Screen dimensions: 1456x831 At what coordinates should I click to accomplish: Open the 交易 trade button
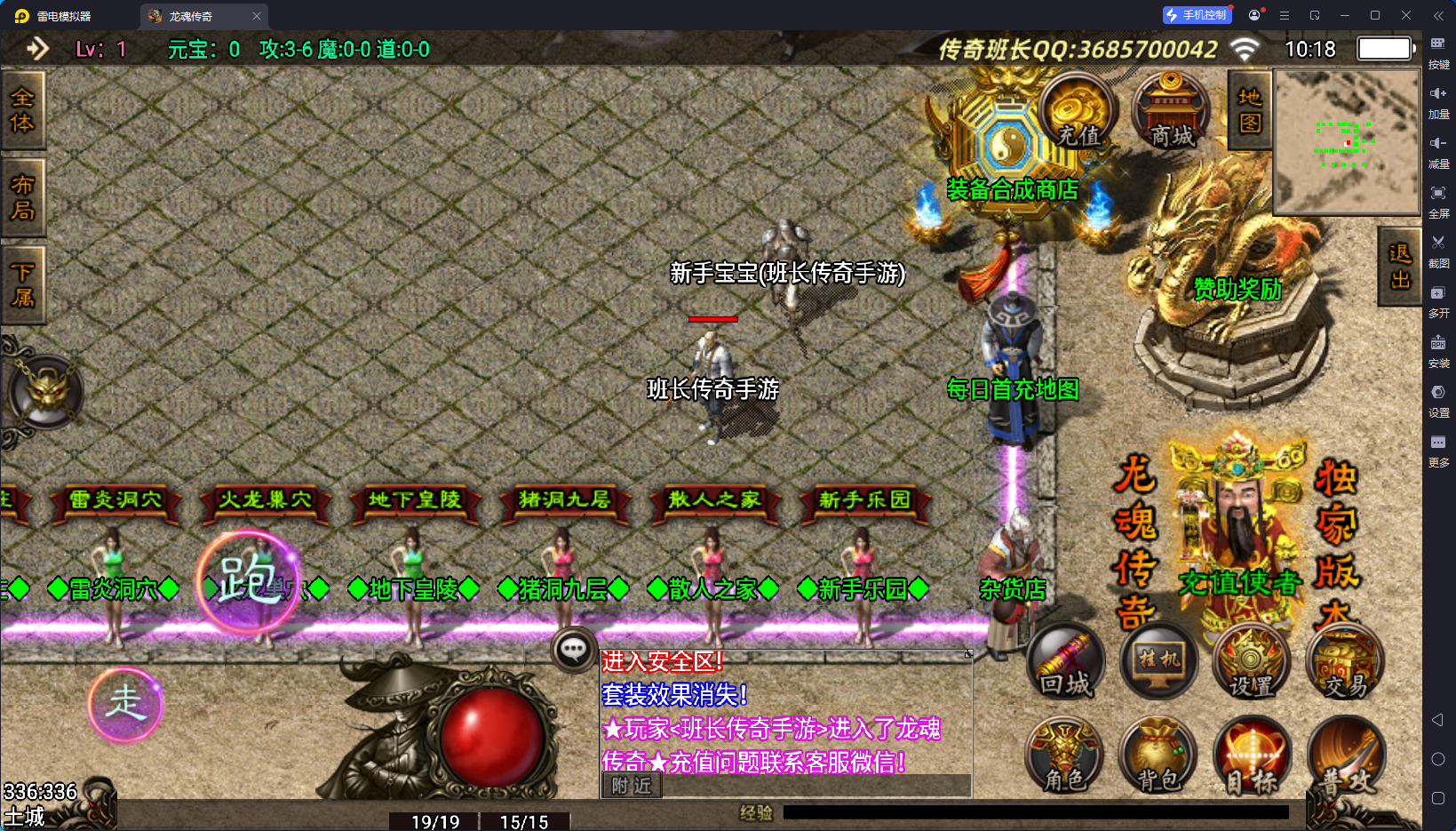point(1346,663)
